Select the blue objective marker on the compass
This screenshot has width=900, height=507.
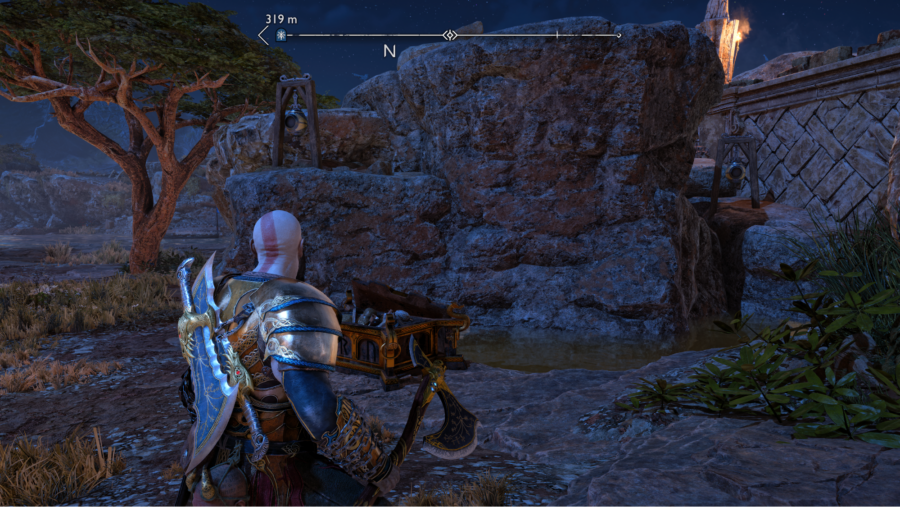pos(282,35)
